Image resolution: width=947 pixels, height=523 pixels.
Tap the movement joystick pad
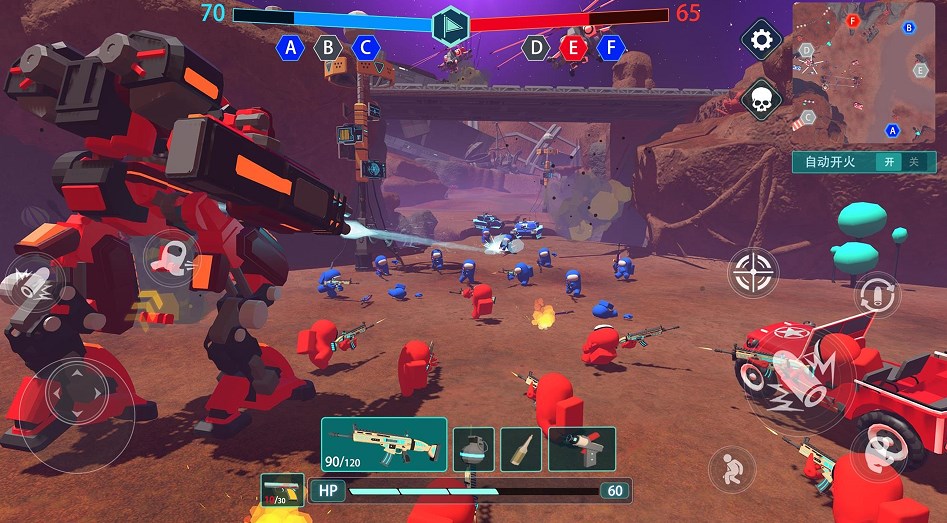(77, 390)
